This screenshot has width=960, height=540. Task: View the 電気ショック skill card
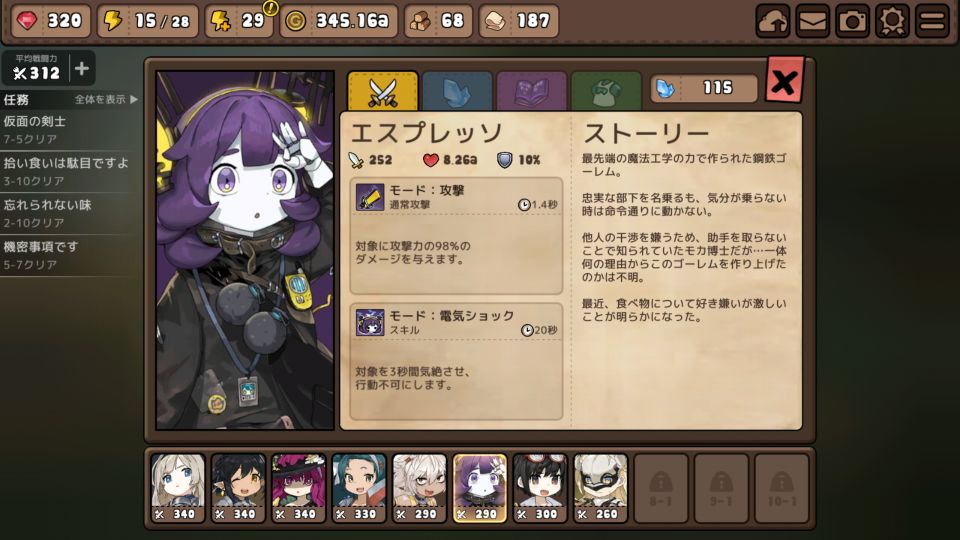(458, 360)
